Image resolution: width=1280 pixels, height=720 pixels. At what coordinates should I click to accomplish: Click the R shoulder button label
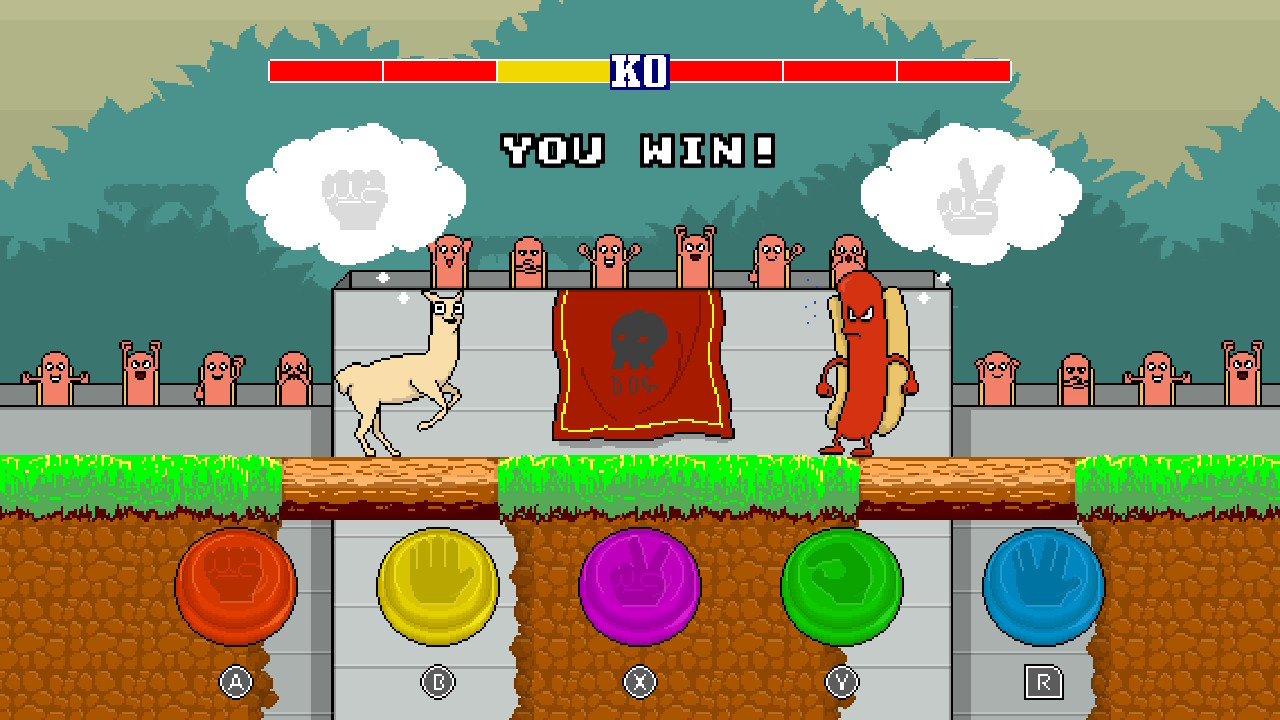tap(1041, 679)
